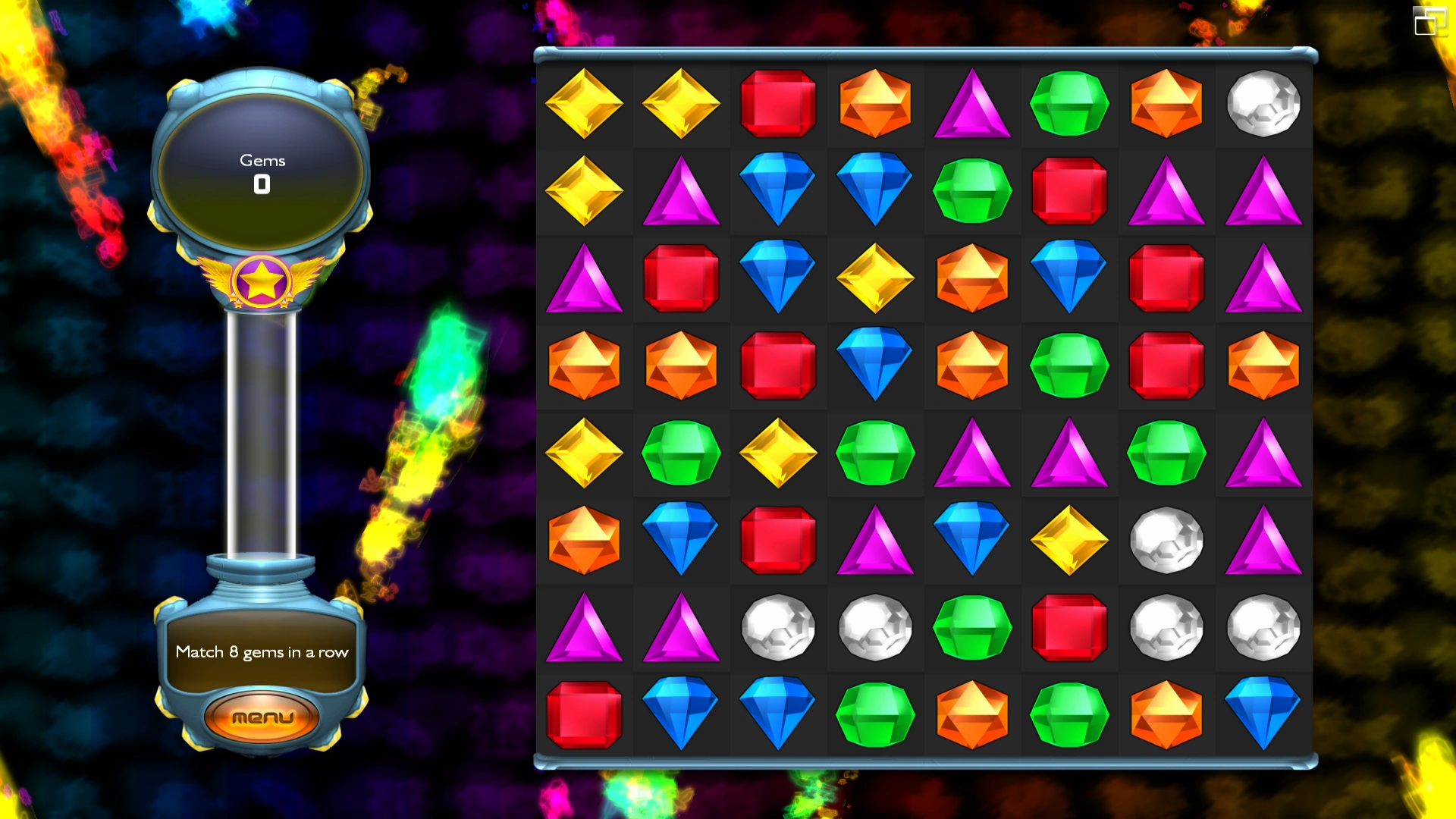The image size is (1456, 819).
Task: Select the yellow gem next to the white gem mid-board
Action: click(x=1069, y=540)
